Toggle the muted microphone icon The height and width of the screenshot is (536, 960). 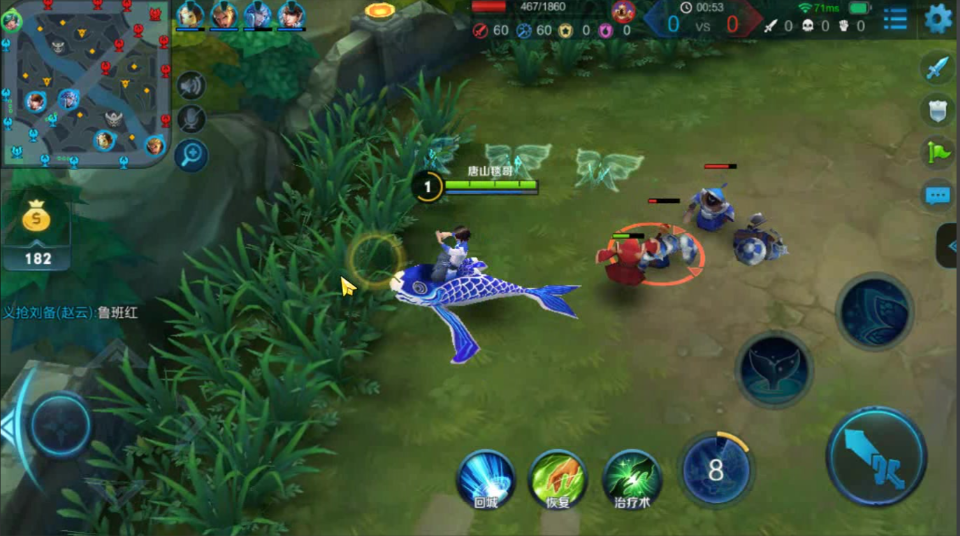[190, 119]
